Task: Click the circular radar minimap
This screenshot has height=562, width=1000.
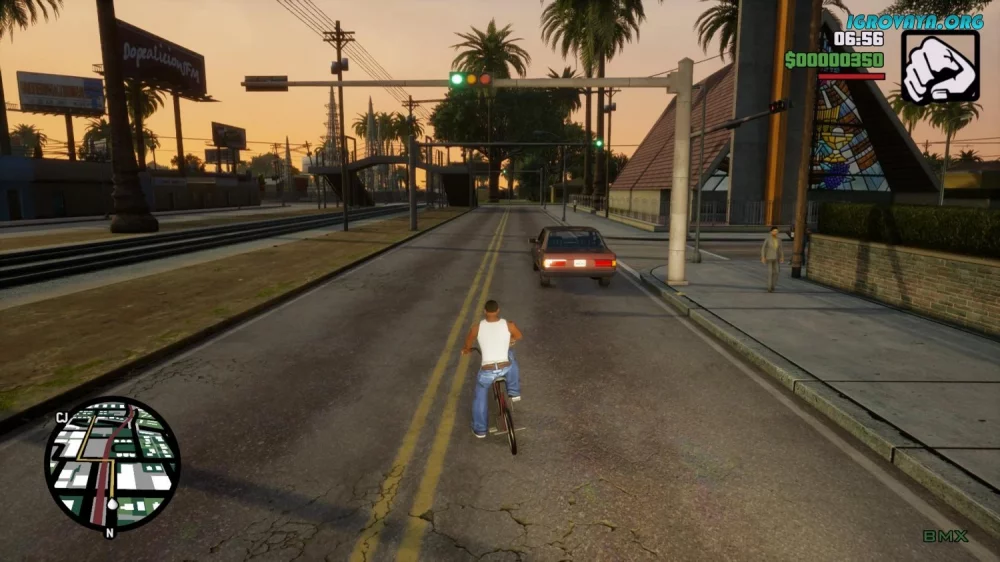Action: pos(112,464)
